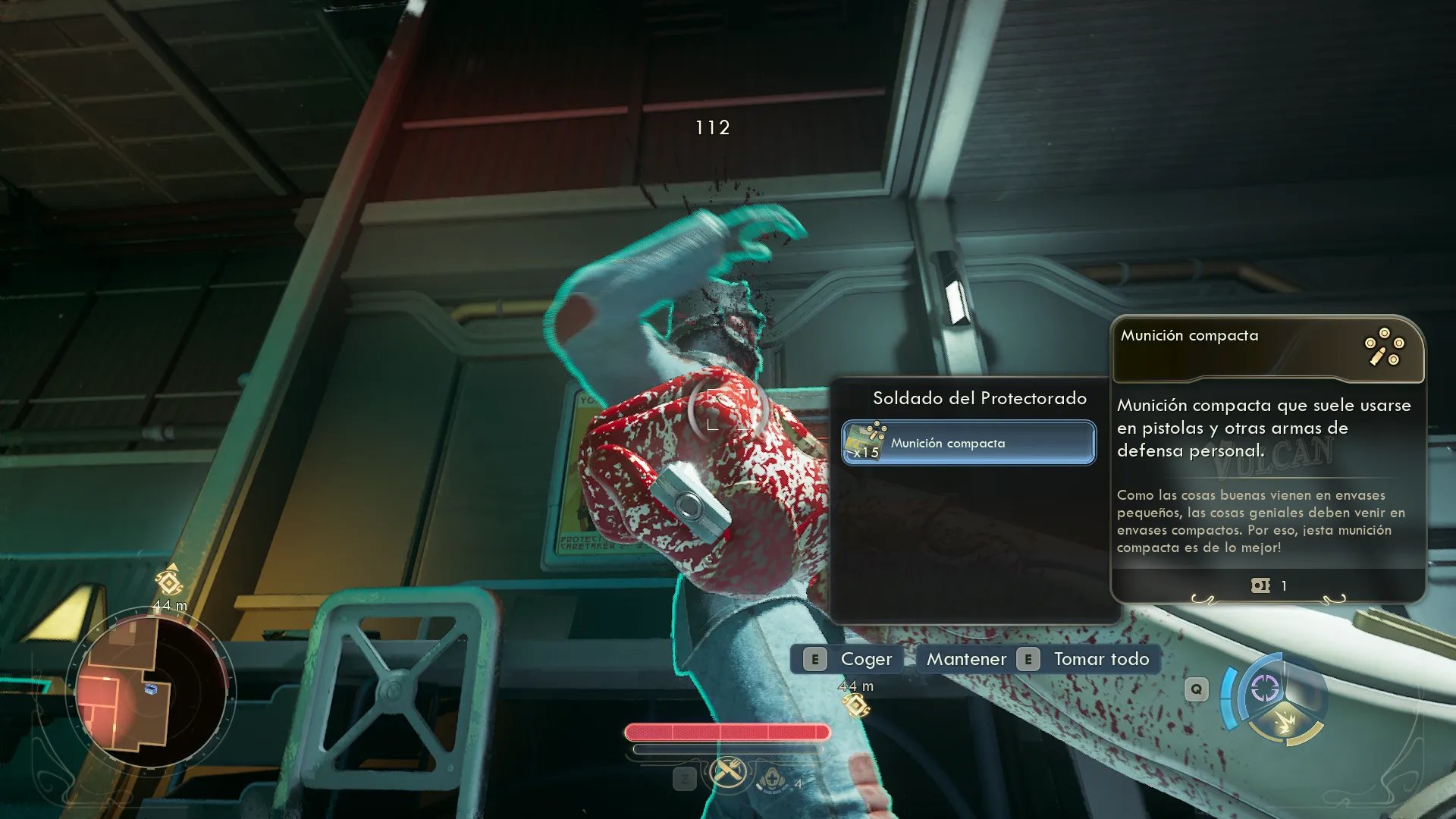Select the yellow lightning burst ability segment
This screenshot has width=1456, height=819.
[x=1285, y=723]
